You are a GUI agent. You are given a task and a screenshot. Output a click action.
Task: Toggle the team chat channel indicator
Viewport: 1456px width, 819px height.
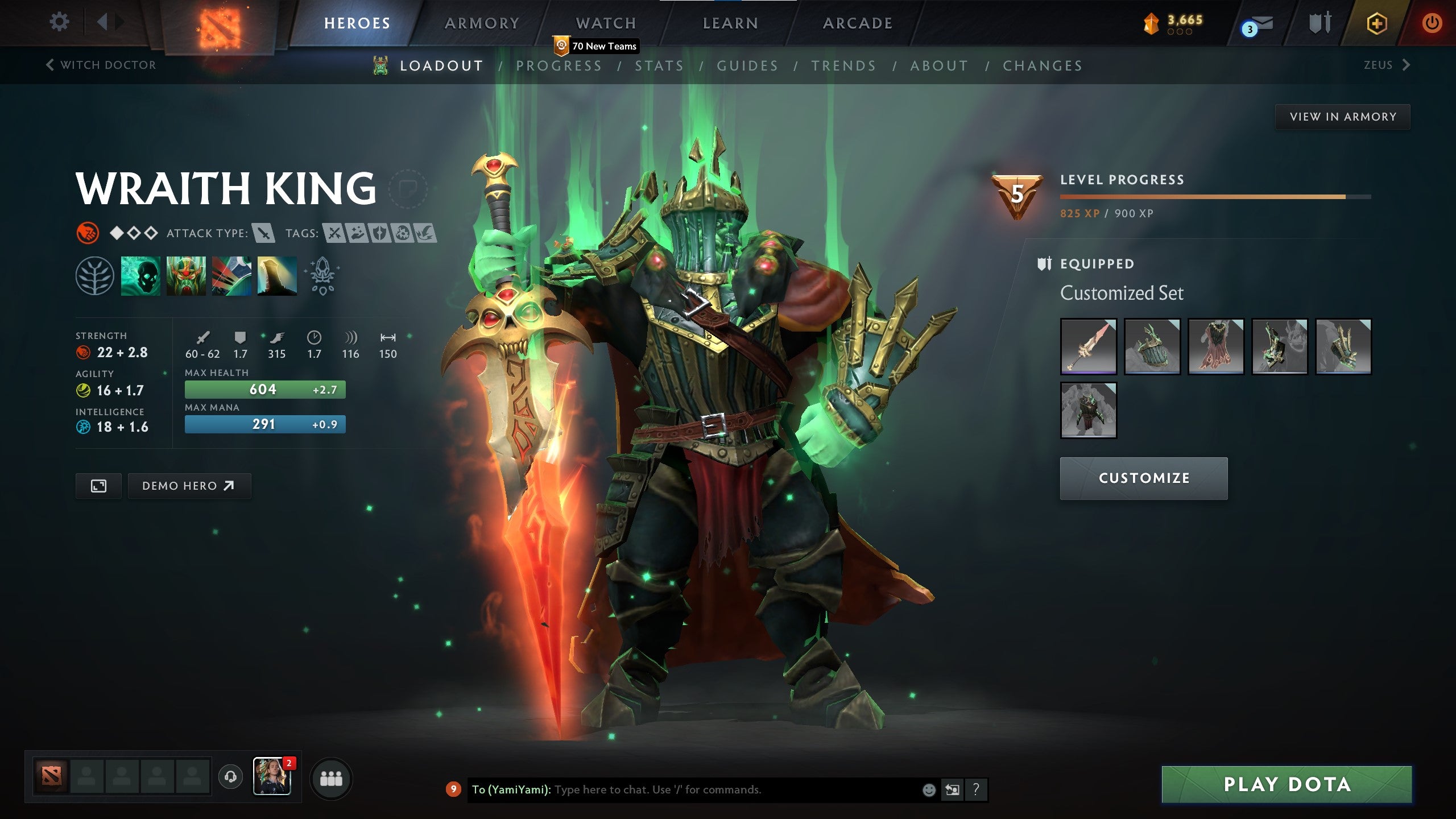tap(453, 789)
